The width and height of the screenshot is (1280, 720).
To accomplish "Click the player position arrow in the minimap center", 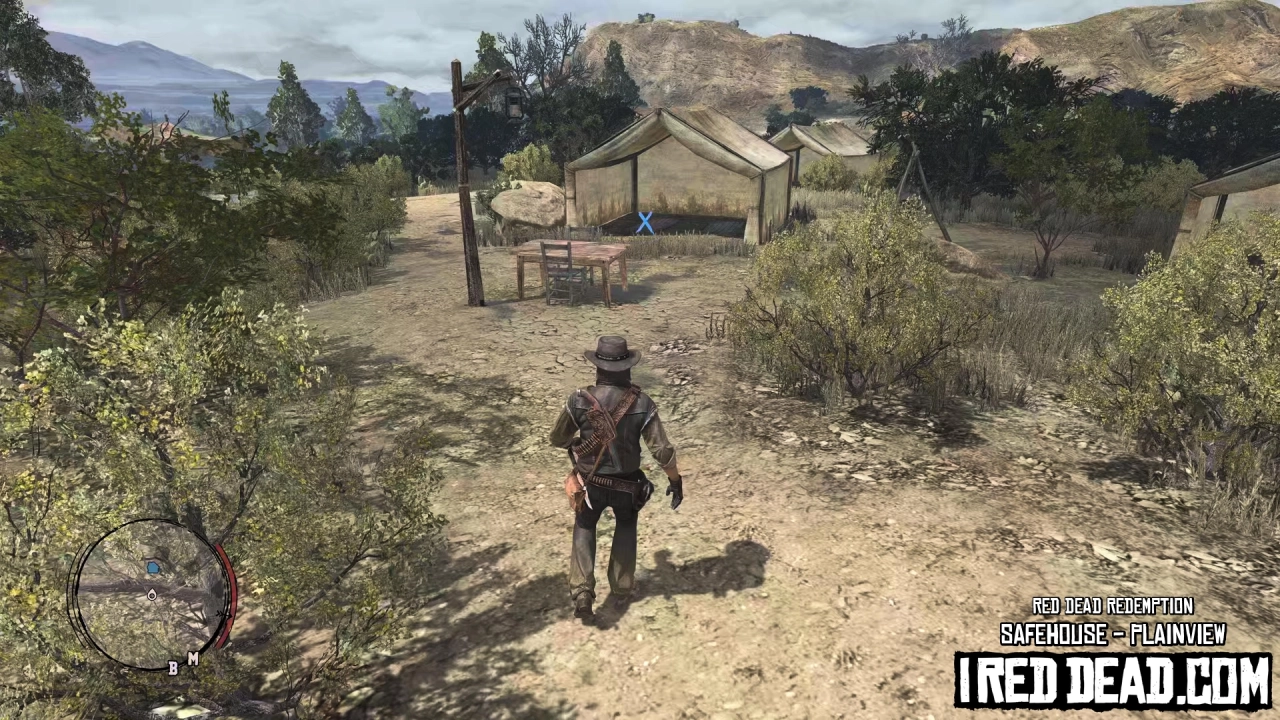I will pyautogui.click(x=152, y=595).
